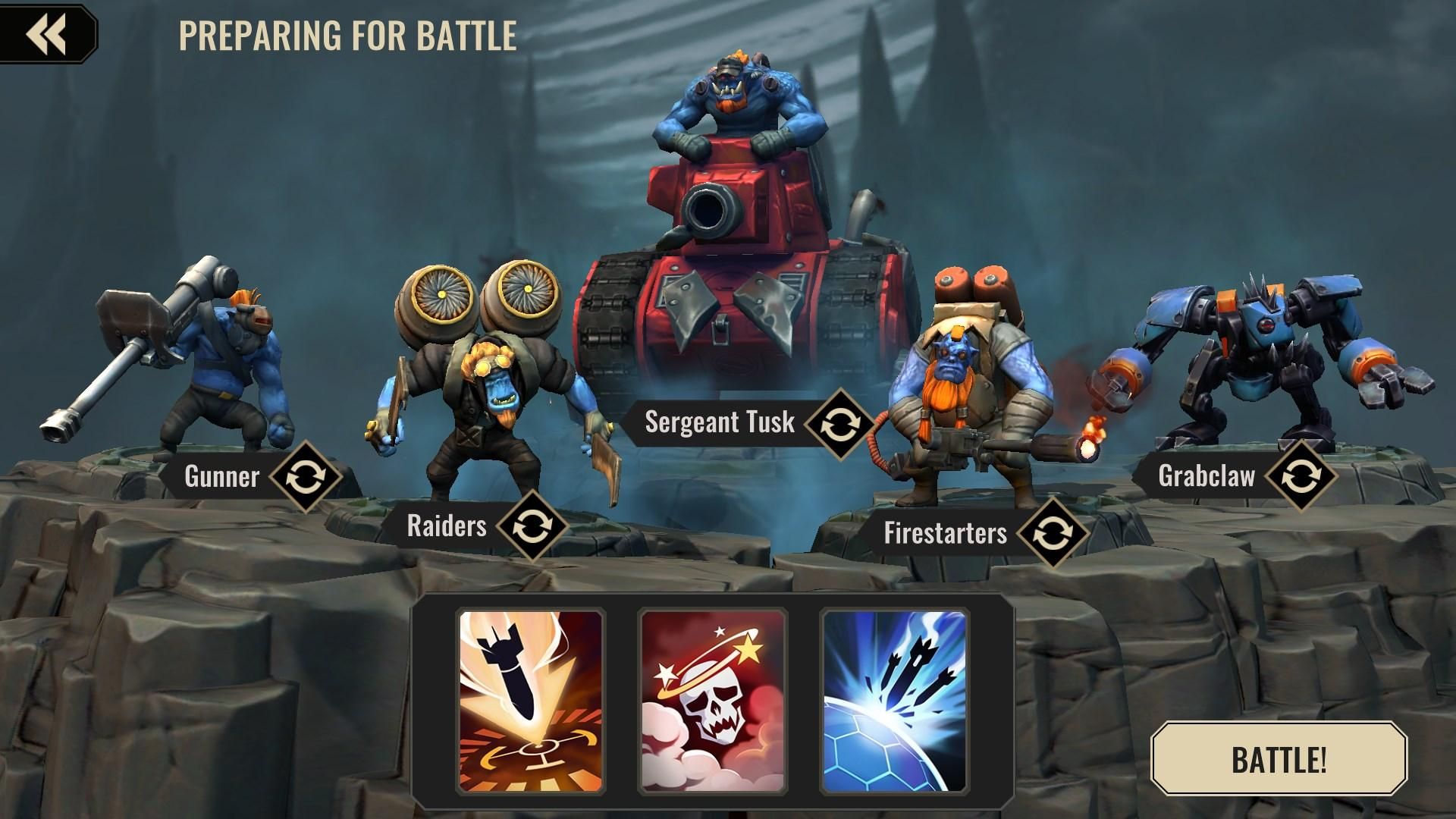
Task: Change the Sergeant Tusk hero
Action: pyautogui.click(x=839, y=424)
